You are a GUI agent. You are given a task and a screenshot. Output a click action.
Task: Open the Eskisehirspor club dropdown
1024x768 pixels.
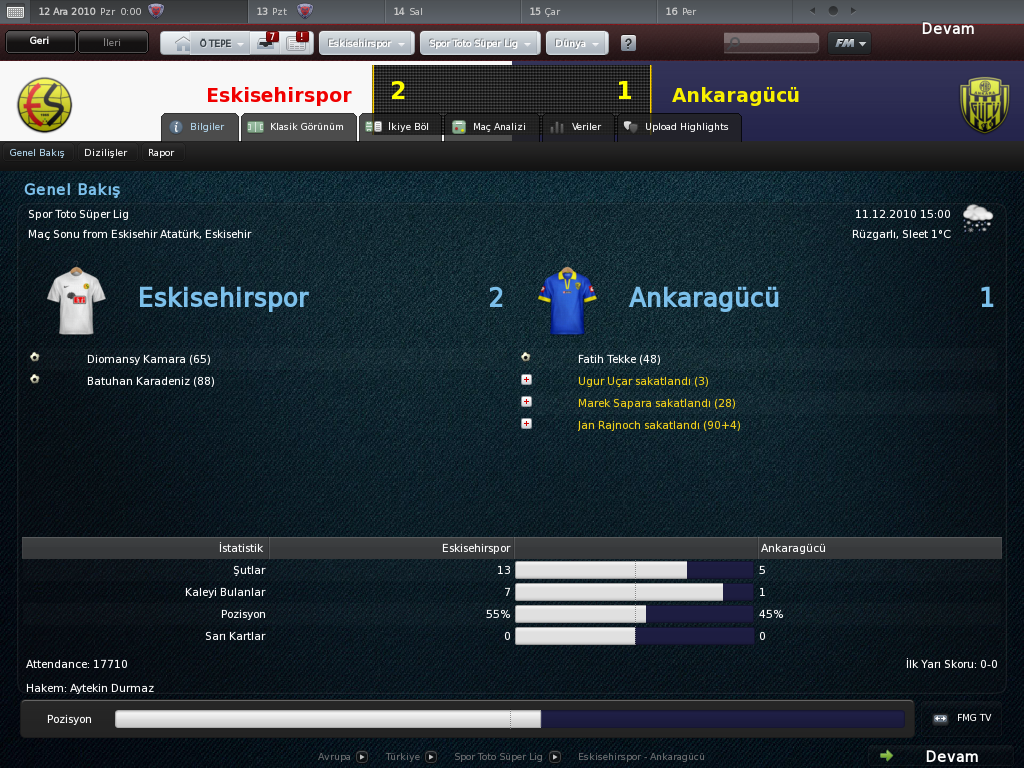pyautogui.click(x=366, y=44)
